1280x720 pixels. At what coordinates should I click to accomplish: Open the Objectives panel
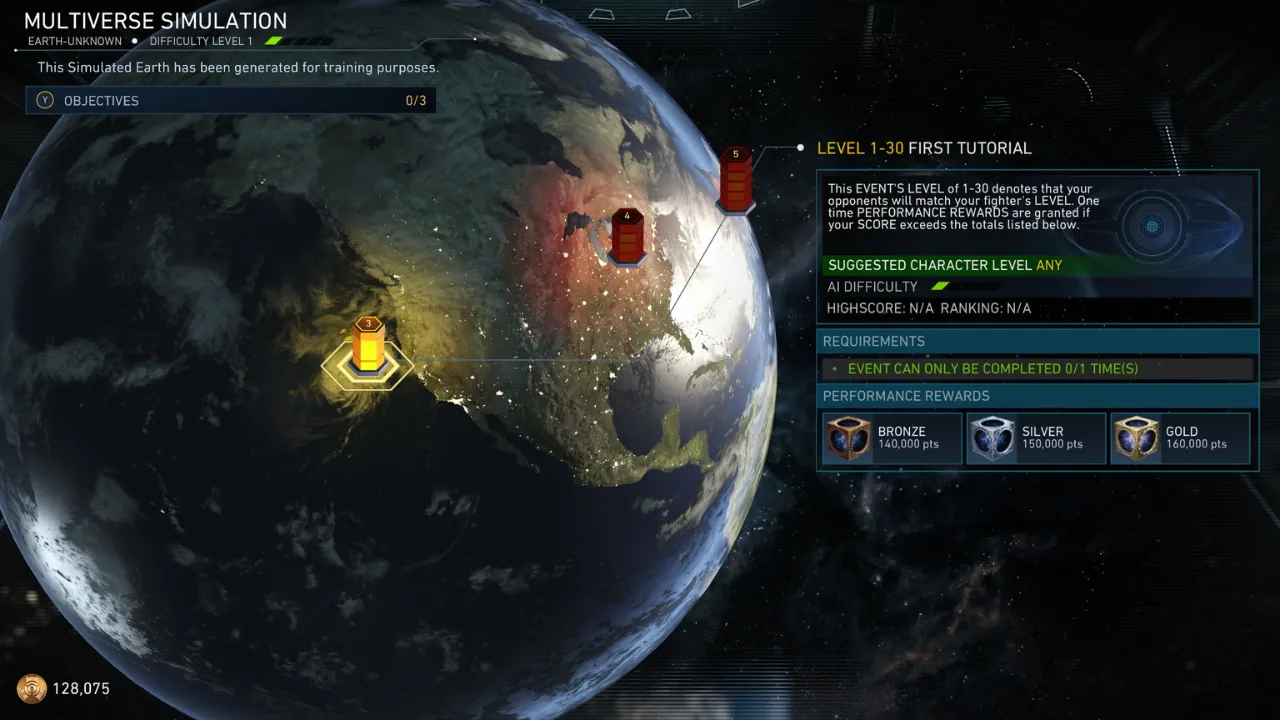coord(230,100)
